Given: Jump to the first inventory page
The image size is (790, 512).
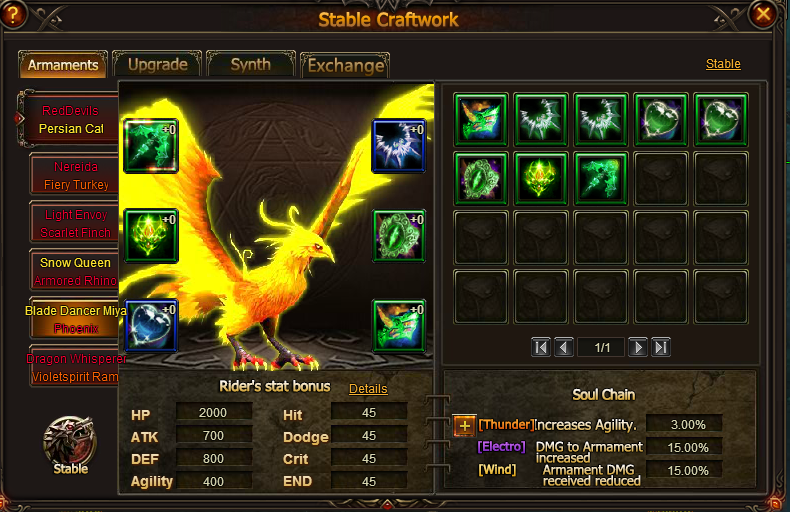Looking at the screenshot, I should coord(541,347).
